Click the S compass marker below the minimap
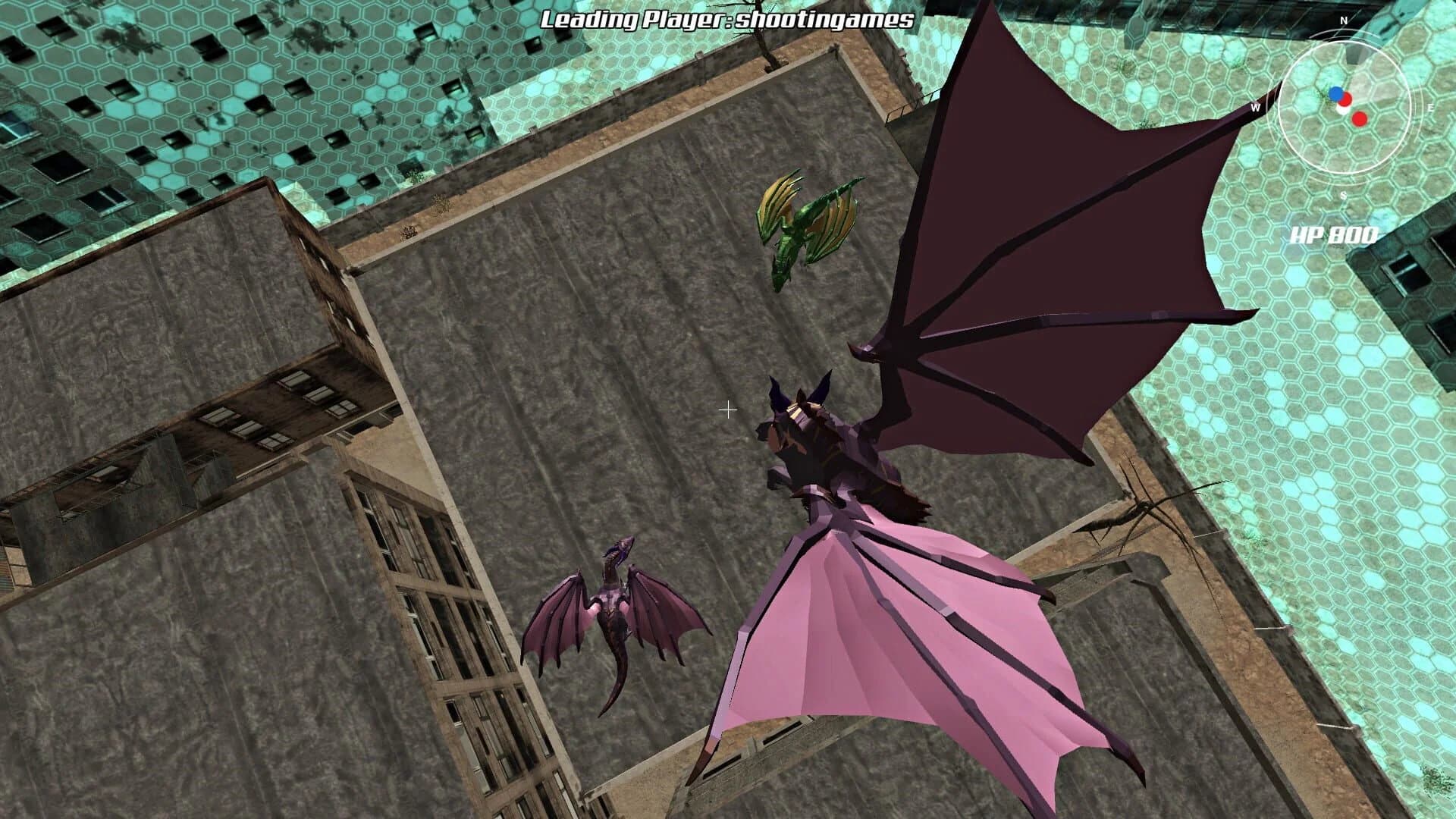1456x819 pixels. pyautogui.click(x=1343, y=196)
